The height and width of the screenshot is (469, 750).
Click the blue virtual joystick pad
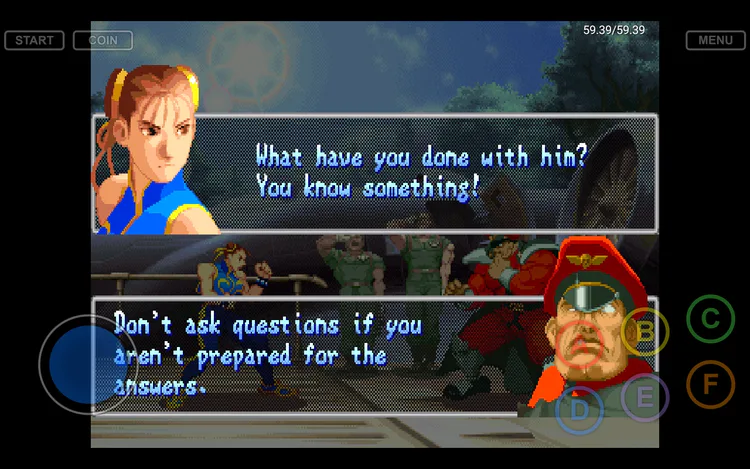pyautogui.click(x=86, y=362)
